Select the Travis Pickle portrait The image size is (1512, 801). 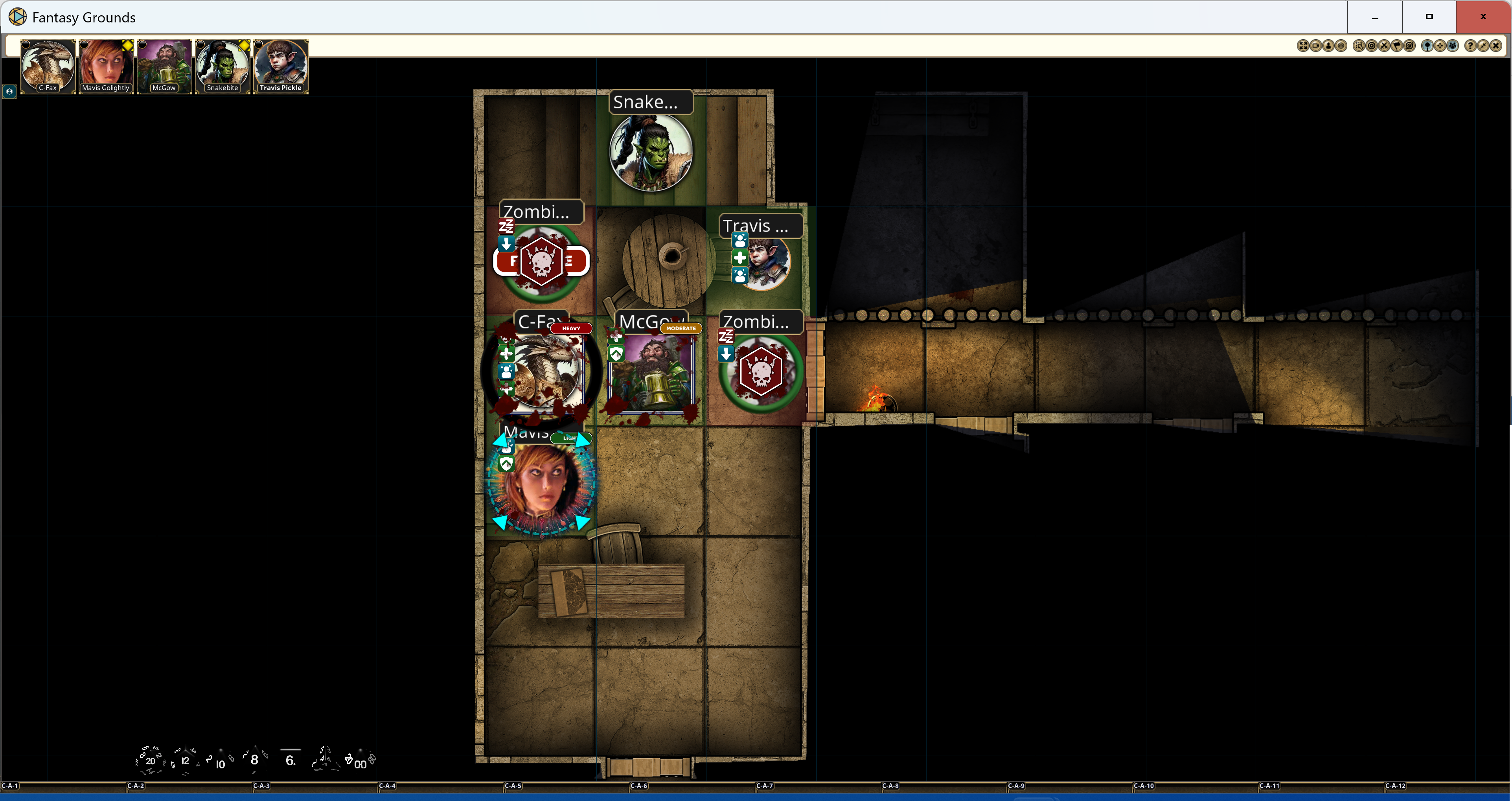click(x=281, y=65)
